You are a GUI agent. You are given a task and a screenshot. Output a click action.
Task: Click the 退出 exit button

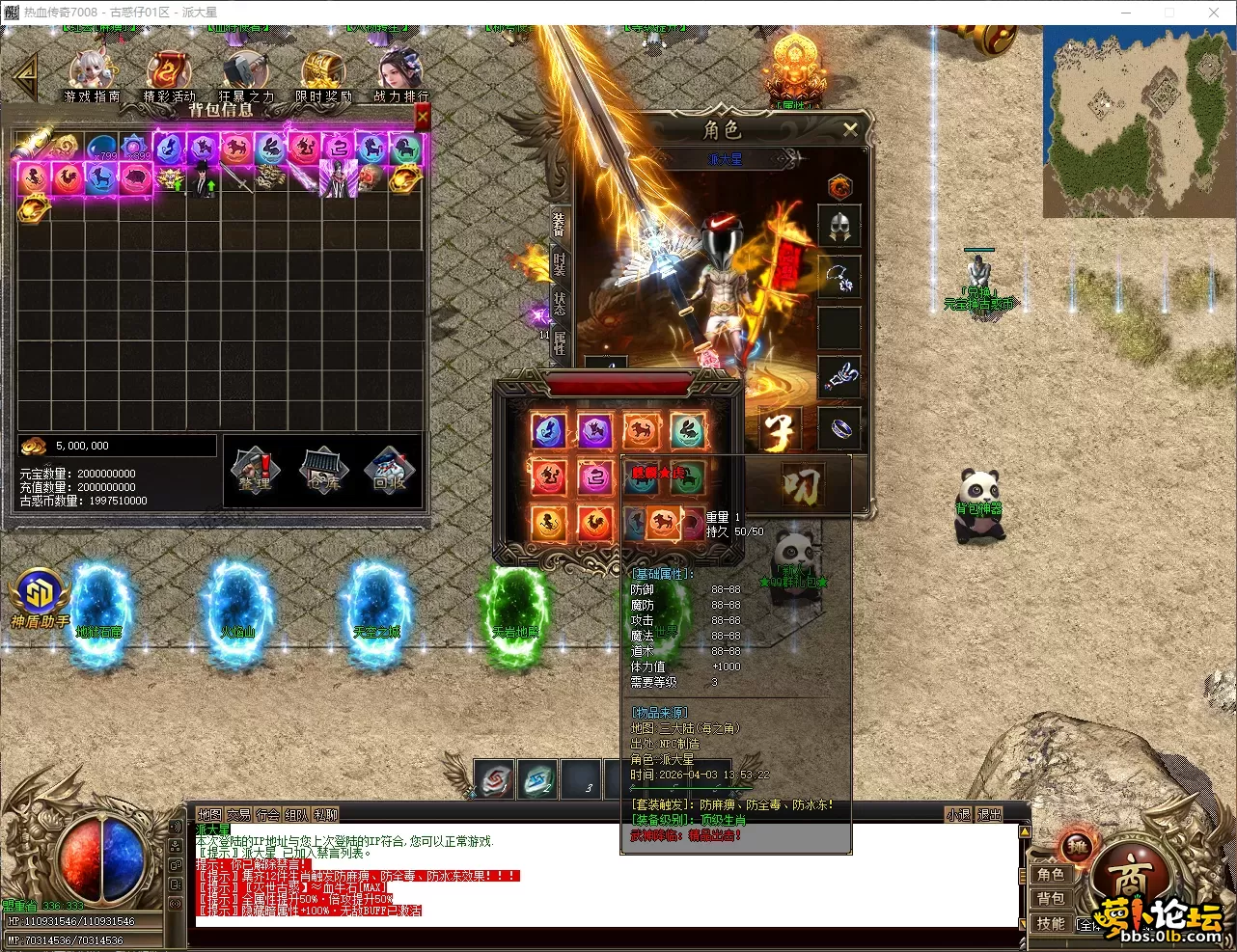pyautogui.click(x=989, y=815)
